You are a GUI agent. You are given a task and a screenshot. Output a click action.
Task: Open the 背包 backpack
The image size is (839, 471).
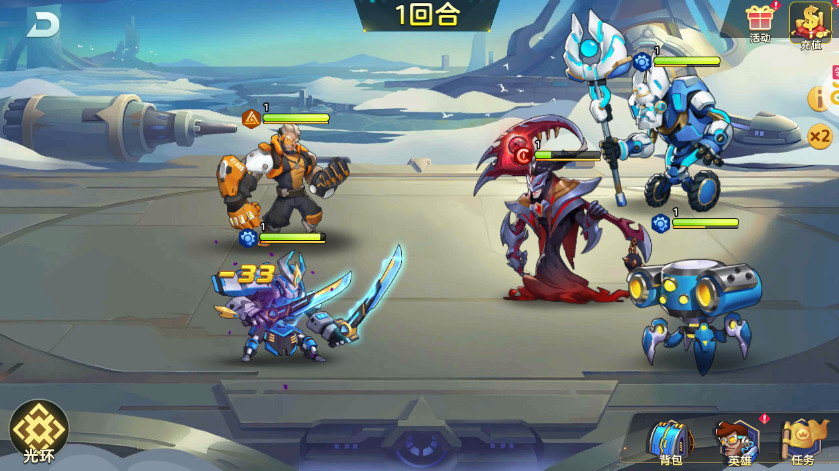tap(670, 440)
